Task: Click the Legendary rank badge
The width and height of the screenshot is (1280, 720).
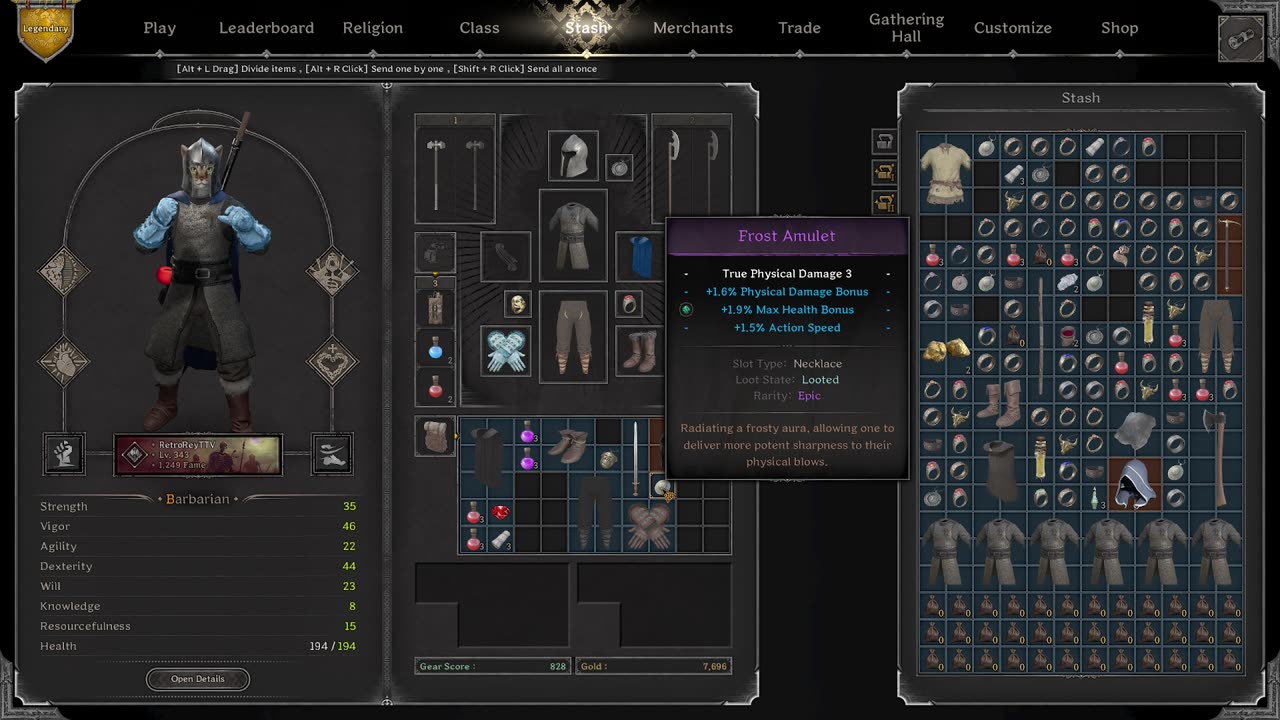Action: pos(45,27)
